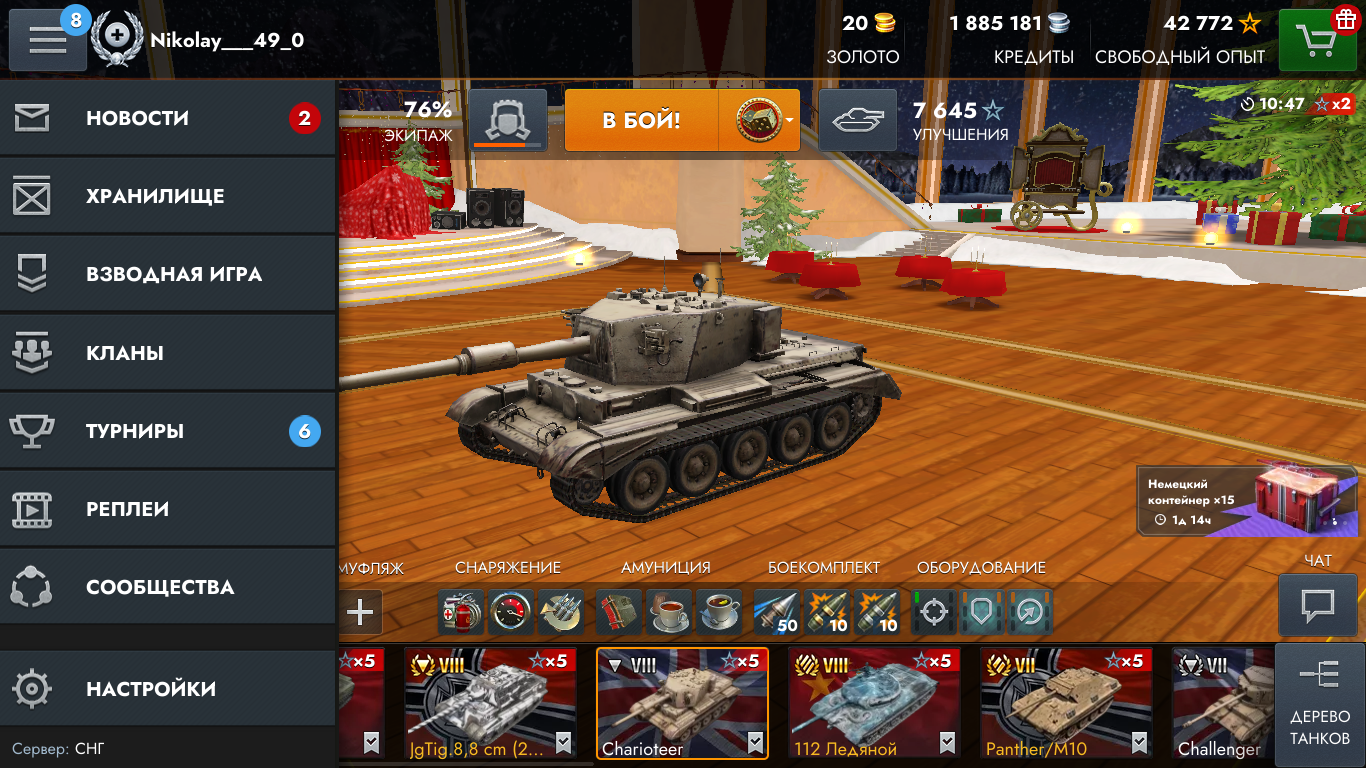The height and width of the screenshot is (768, 1366).
Task: Open the chat window
Action: click(x=1318, y=604)
